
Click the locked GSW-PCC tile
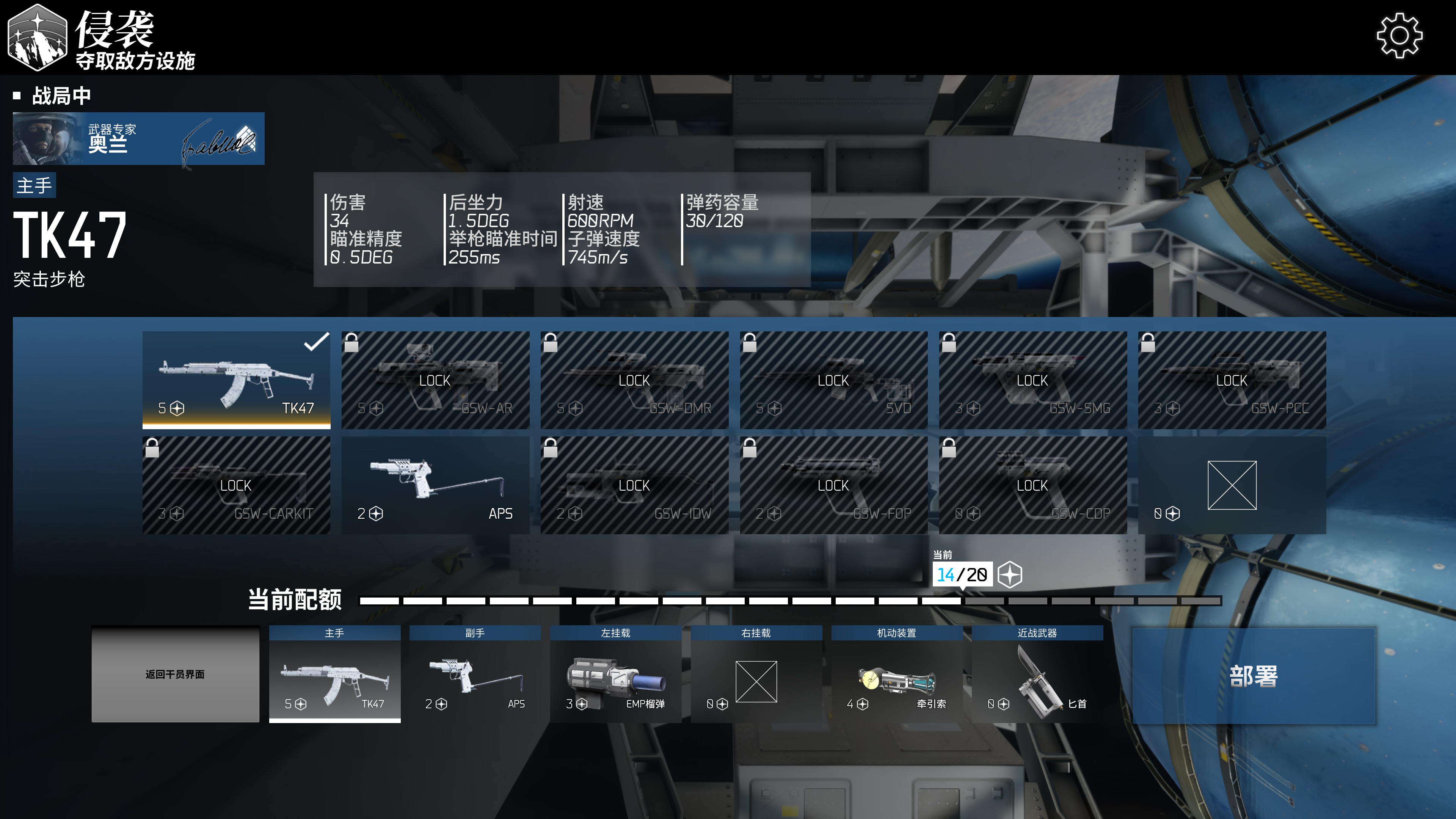[1232, 380]
